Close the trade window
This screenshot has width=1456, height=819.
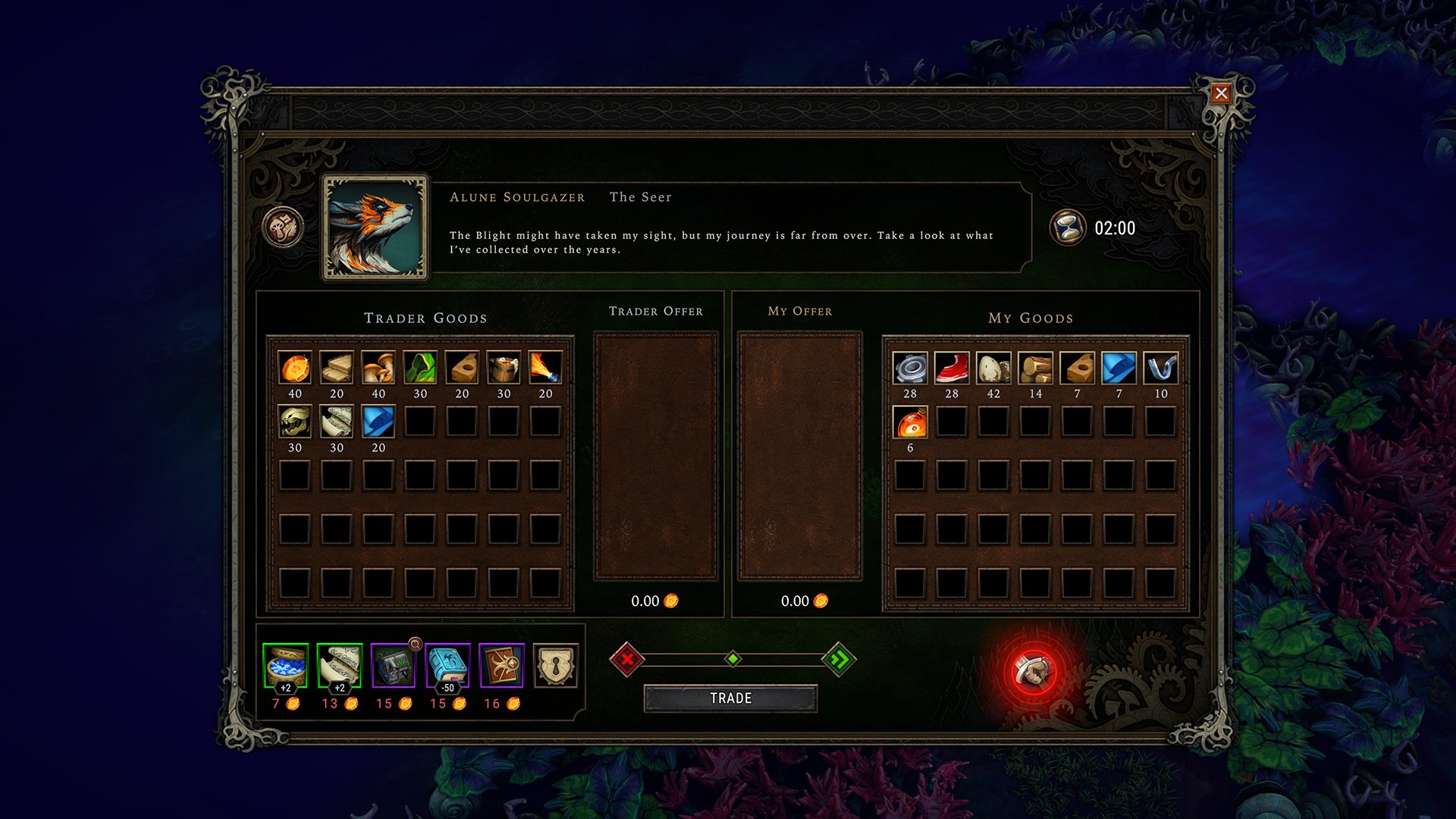(1221, 93)
